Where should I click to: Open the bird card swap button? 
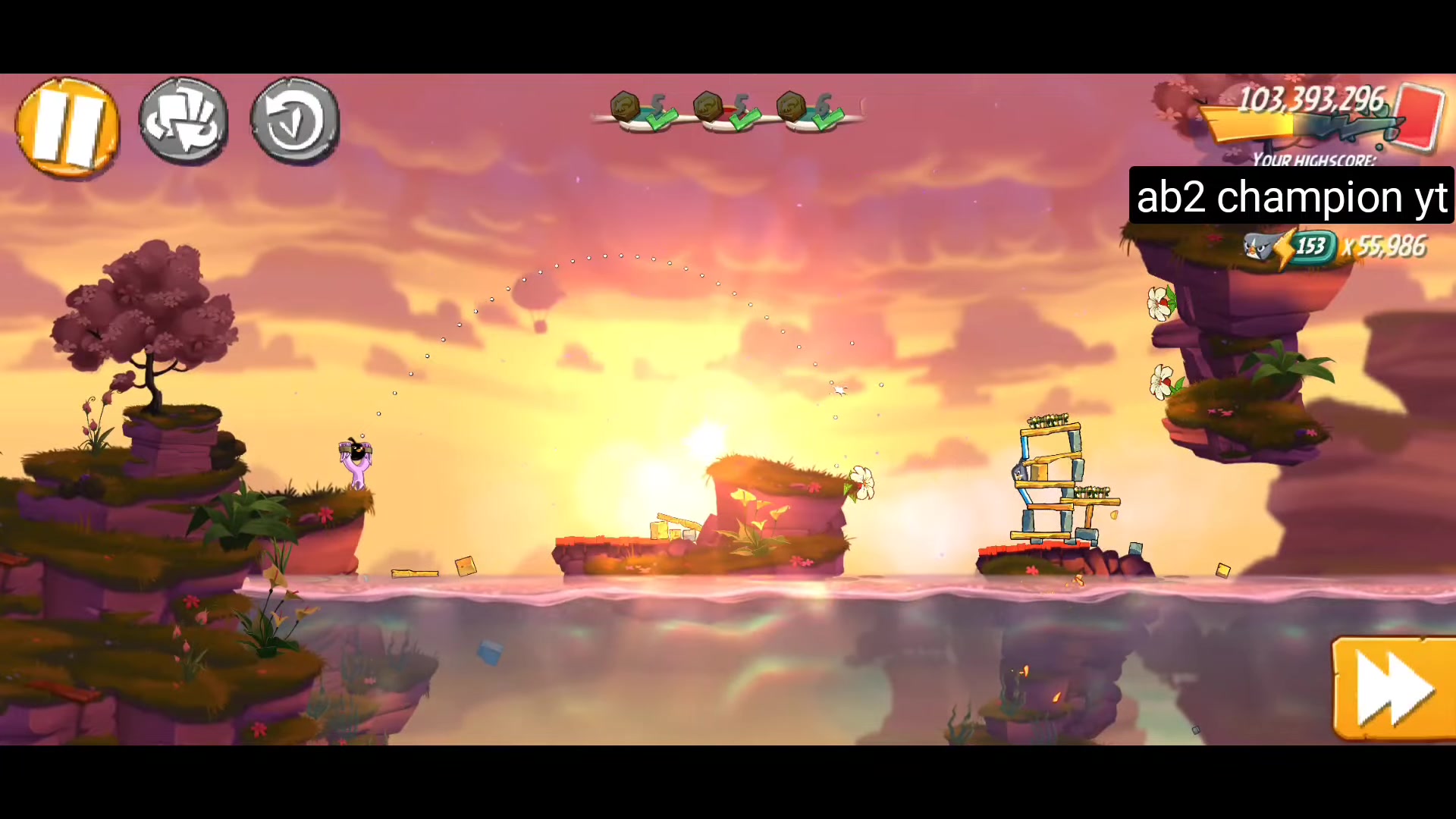click(184, 121)
